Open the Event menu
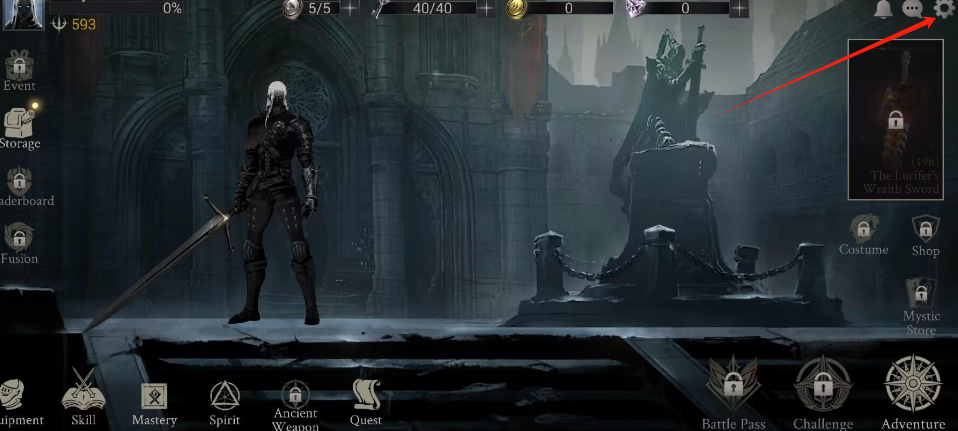 (18, 70)
